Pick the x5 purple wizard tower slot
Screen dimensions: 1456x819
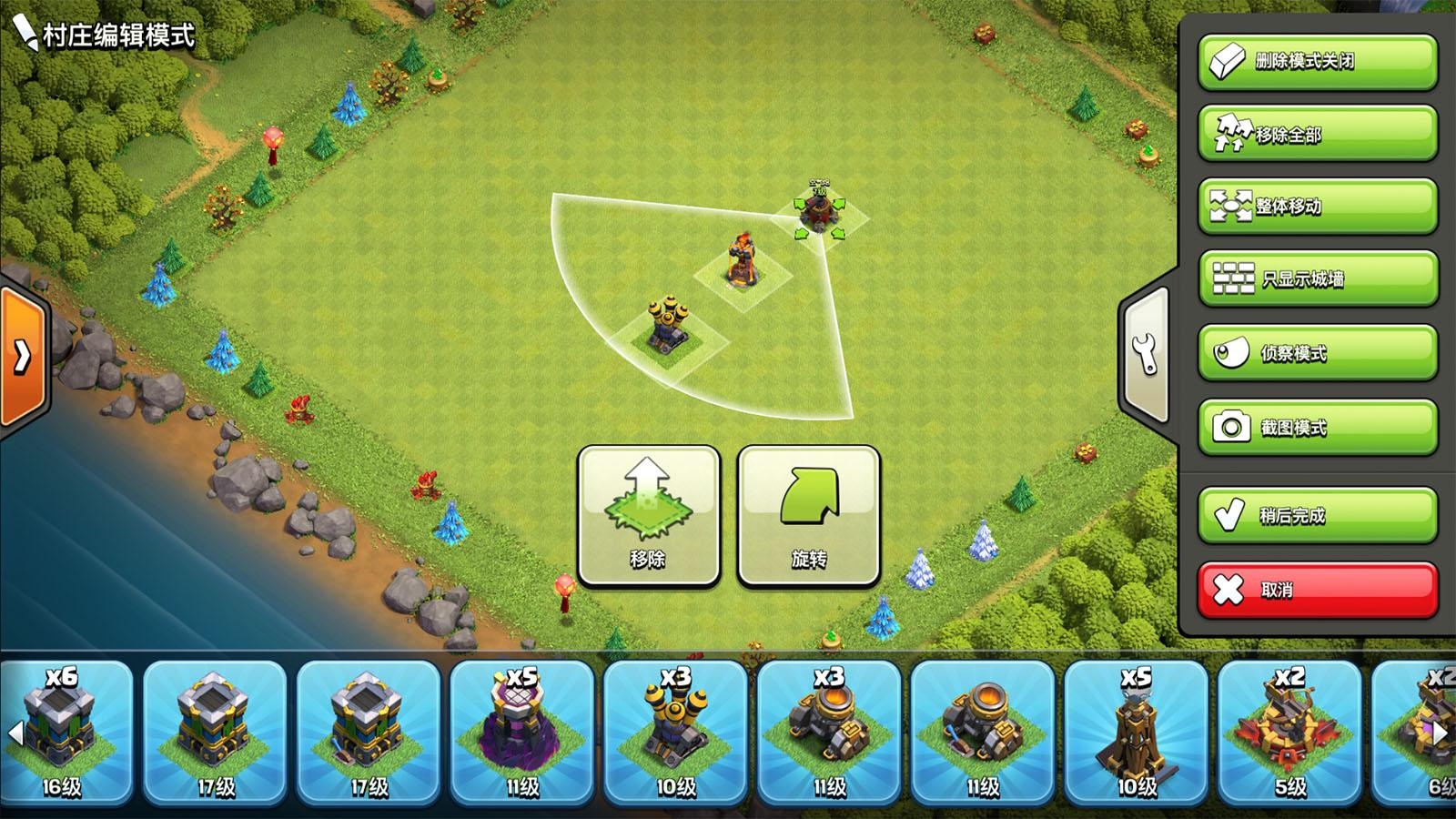pos(522,733)
